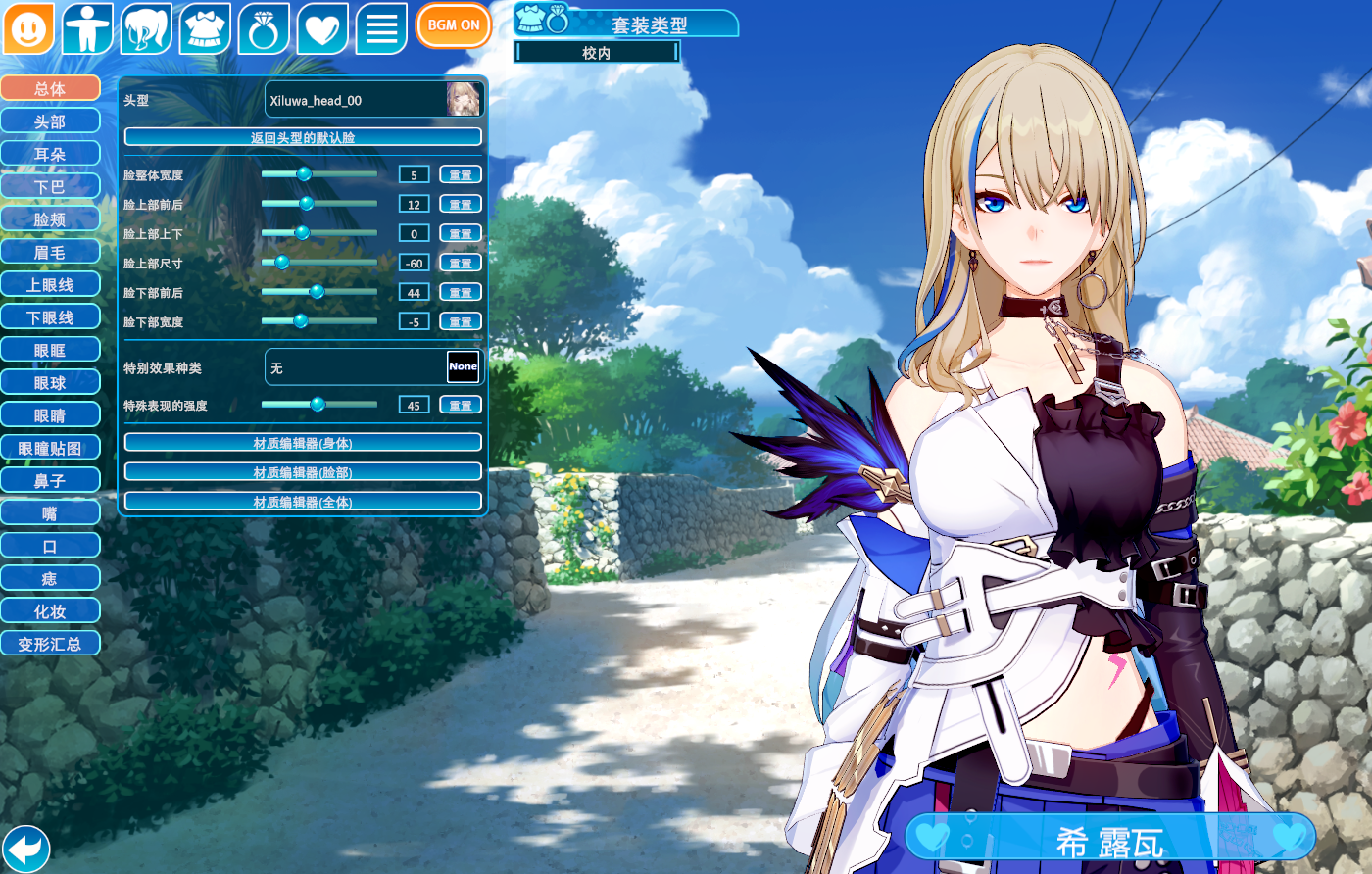Screen dimensions: 1372x874
Task: Open the hair category icon
Action: coord(146,28)
